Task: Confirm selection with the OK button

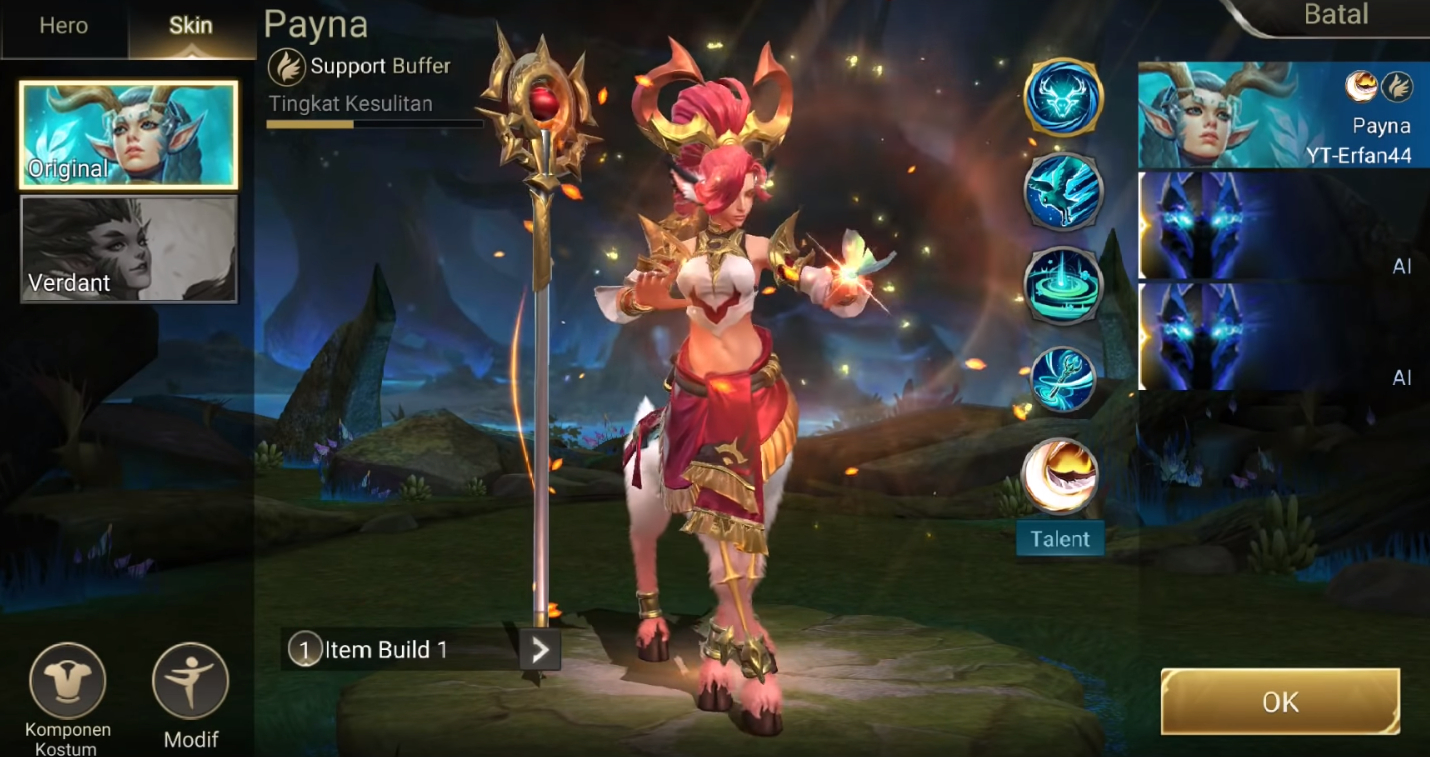Action: click(1280, 702)
